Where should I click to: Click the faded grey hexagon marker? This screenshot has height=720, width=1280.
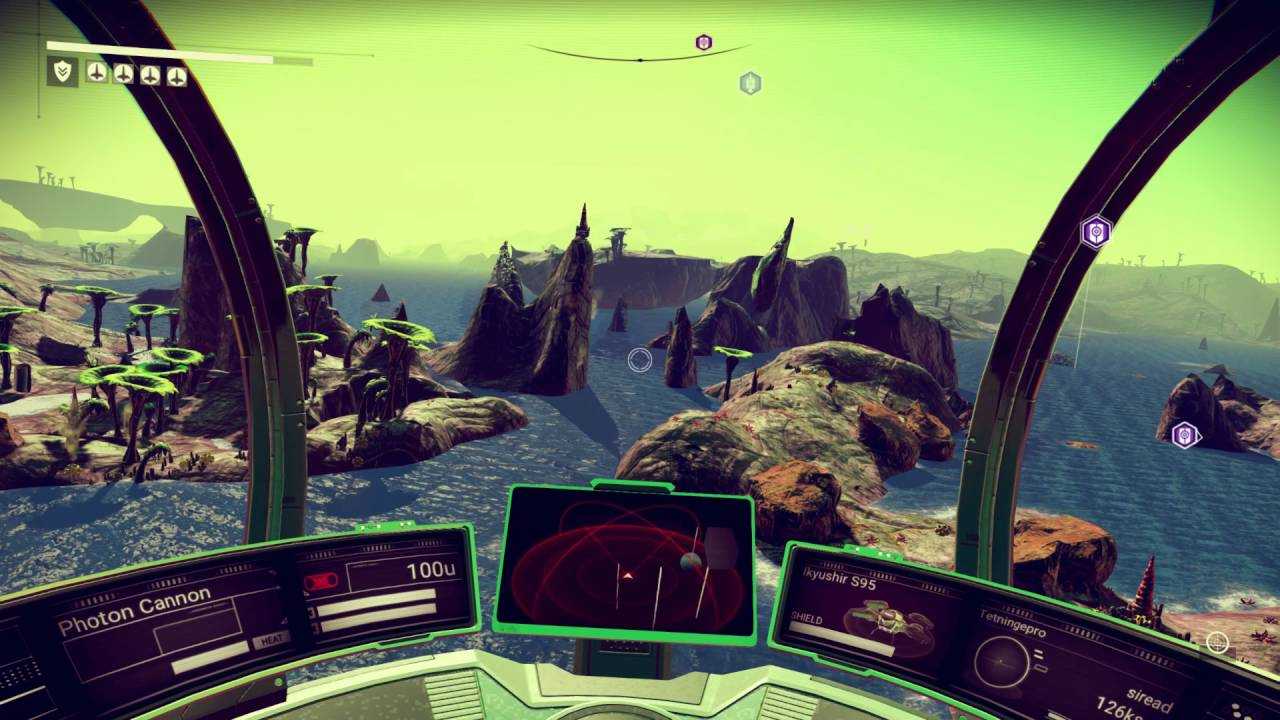pyautogui.click(x=750, y=83)
